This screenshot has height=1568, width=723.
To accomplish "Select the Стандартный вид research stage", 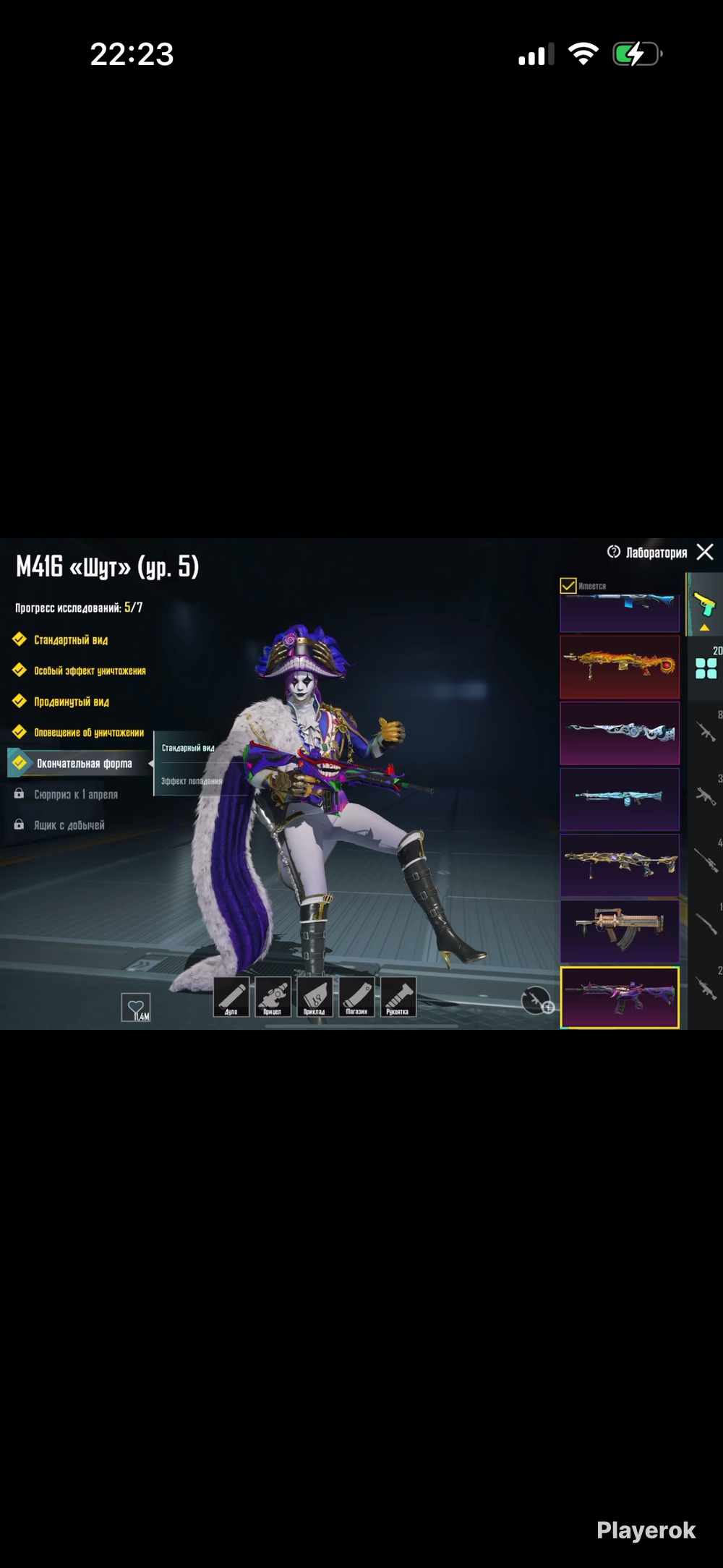I will coord(71,640).
